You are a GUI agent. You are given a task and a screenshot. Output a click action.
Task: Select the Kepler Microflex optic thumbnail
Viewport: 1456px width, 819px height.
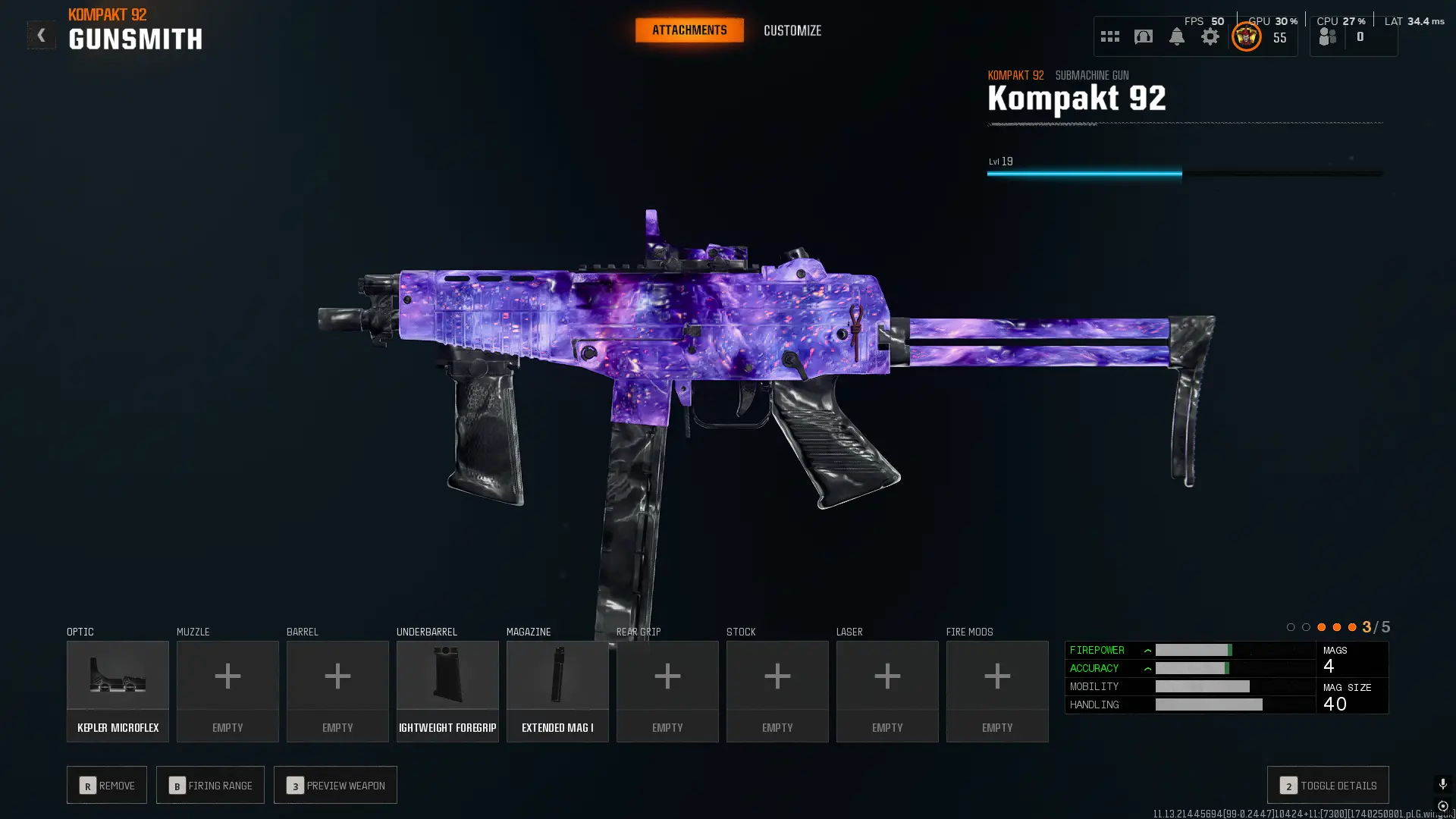[x=118, y=690]
